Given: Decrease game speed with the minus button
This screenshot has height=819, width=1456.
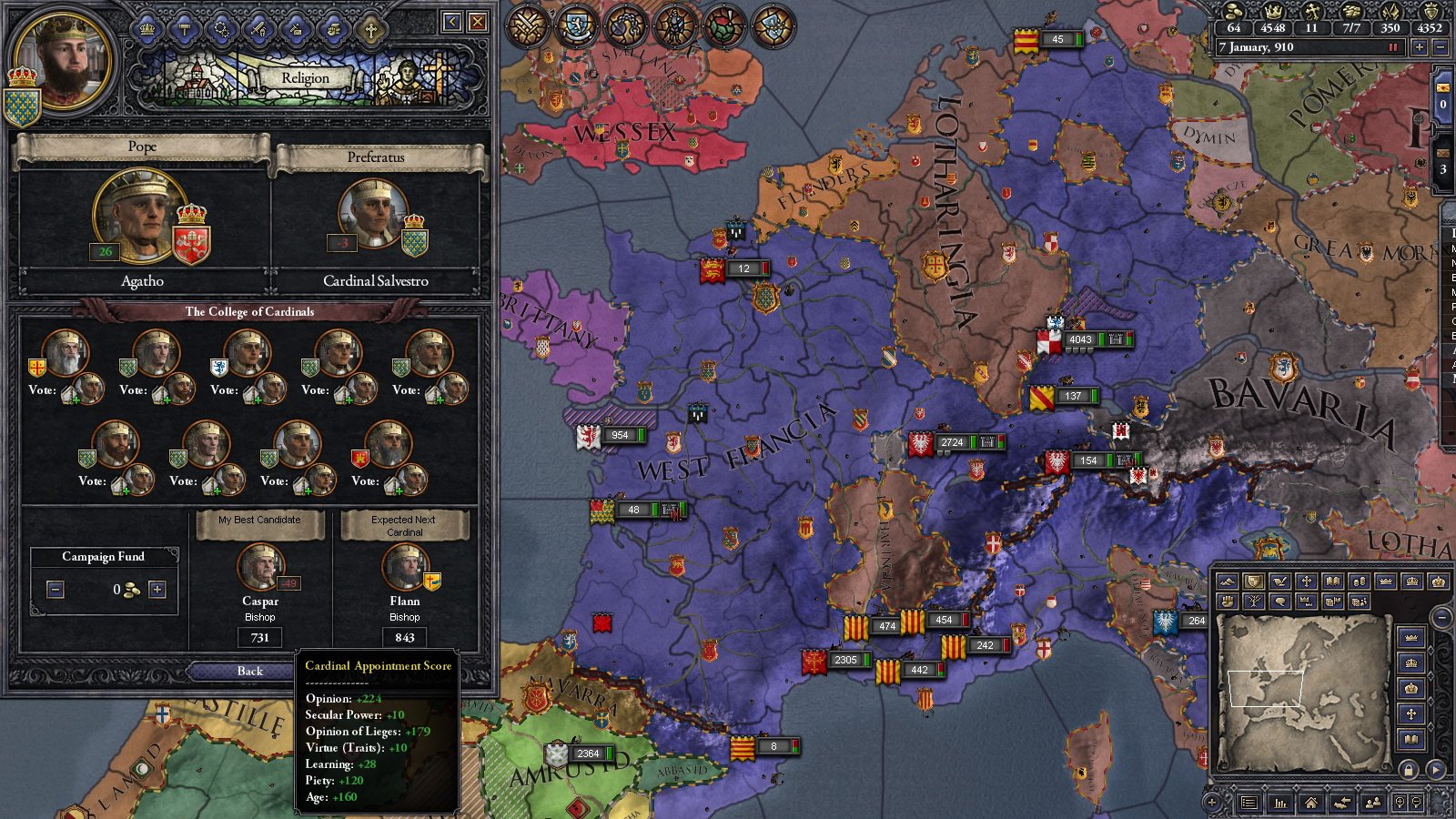Looking at the screenshot, I should 1440,47.
